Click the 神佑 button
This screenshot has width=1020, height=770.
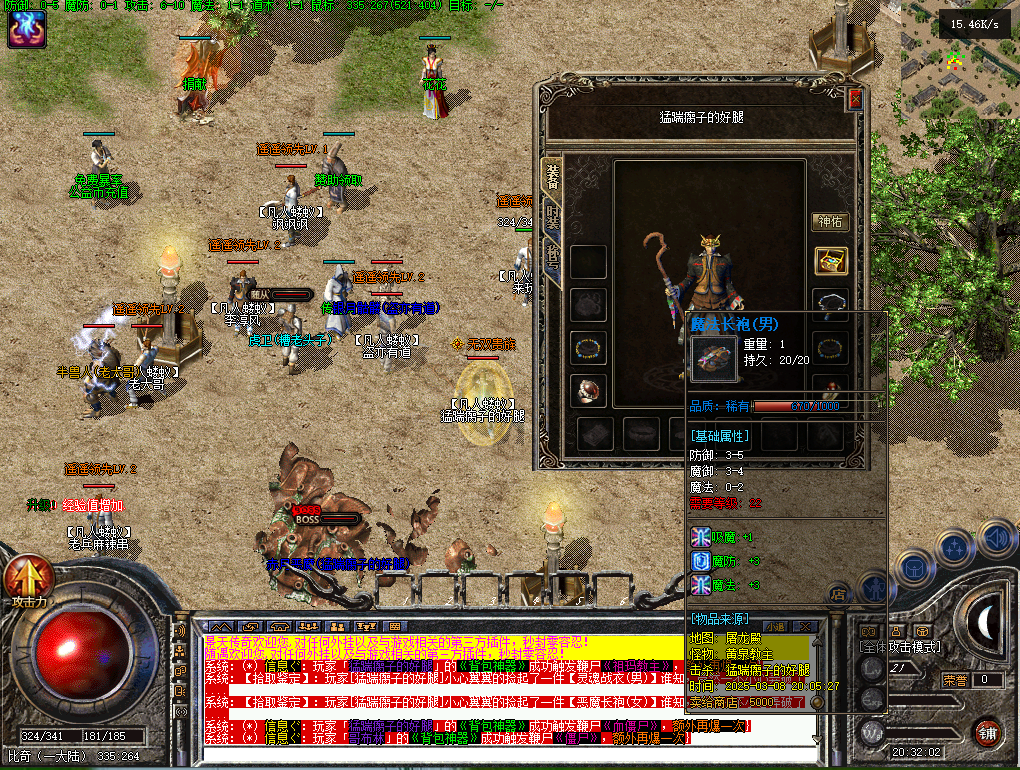point(831,221)
